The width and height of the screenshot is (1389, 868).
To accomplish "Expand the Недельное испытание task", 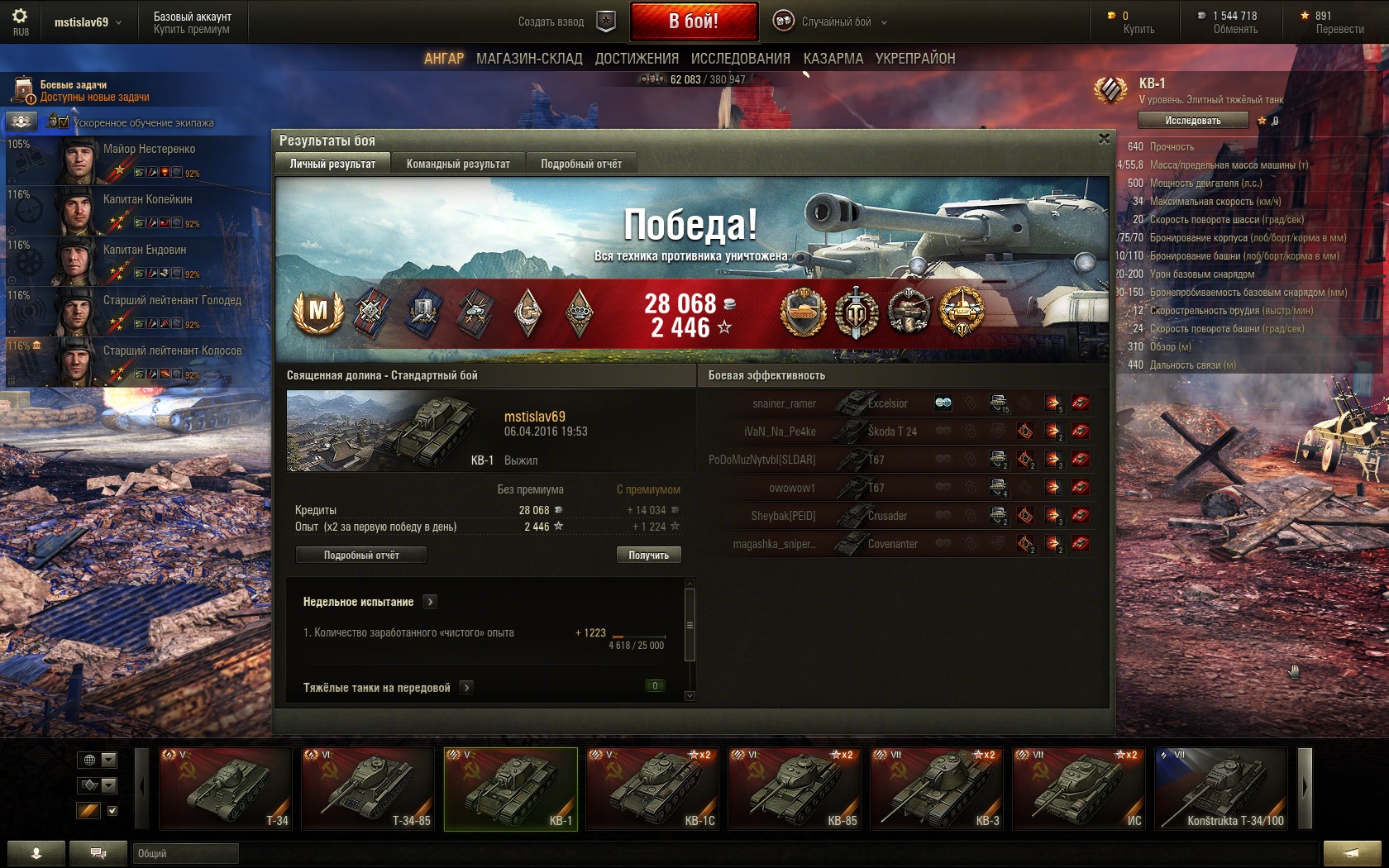I will point(430,602).
